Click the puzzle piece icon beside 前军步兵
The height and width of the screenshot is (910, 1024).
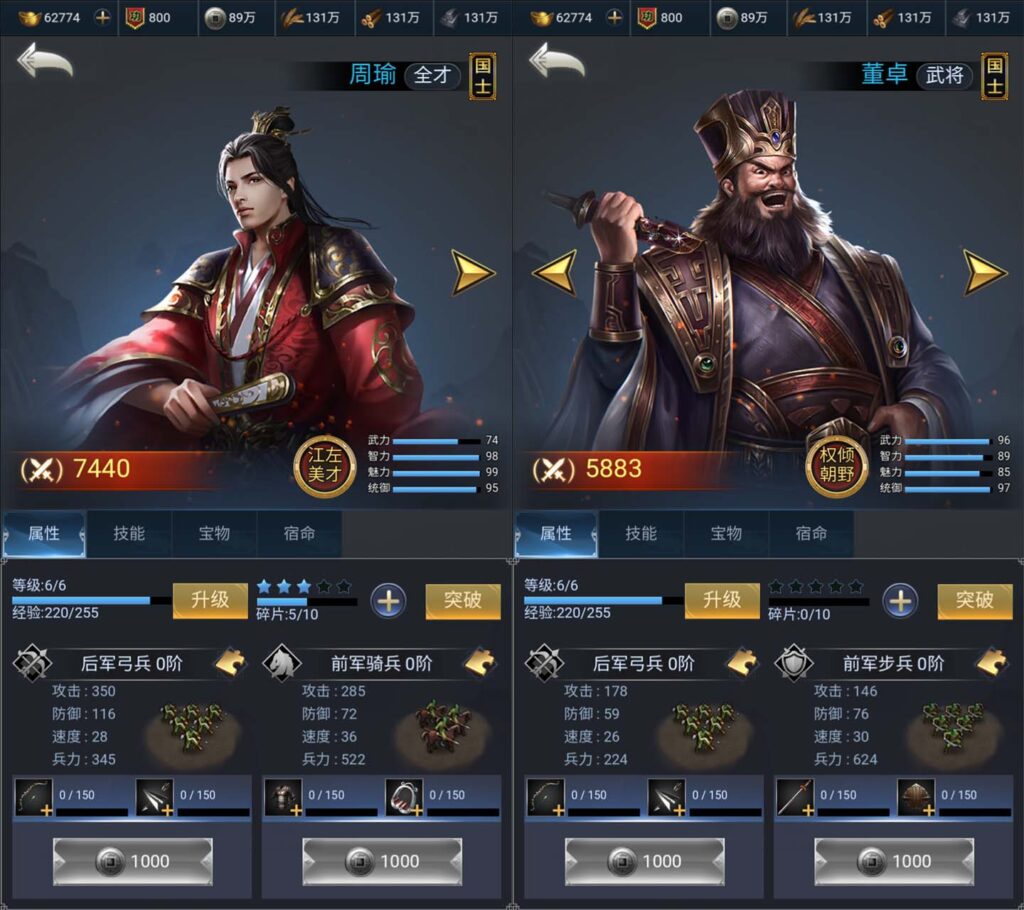(992, 662)
